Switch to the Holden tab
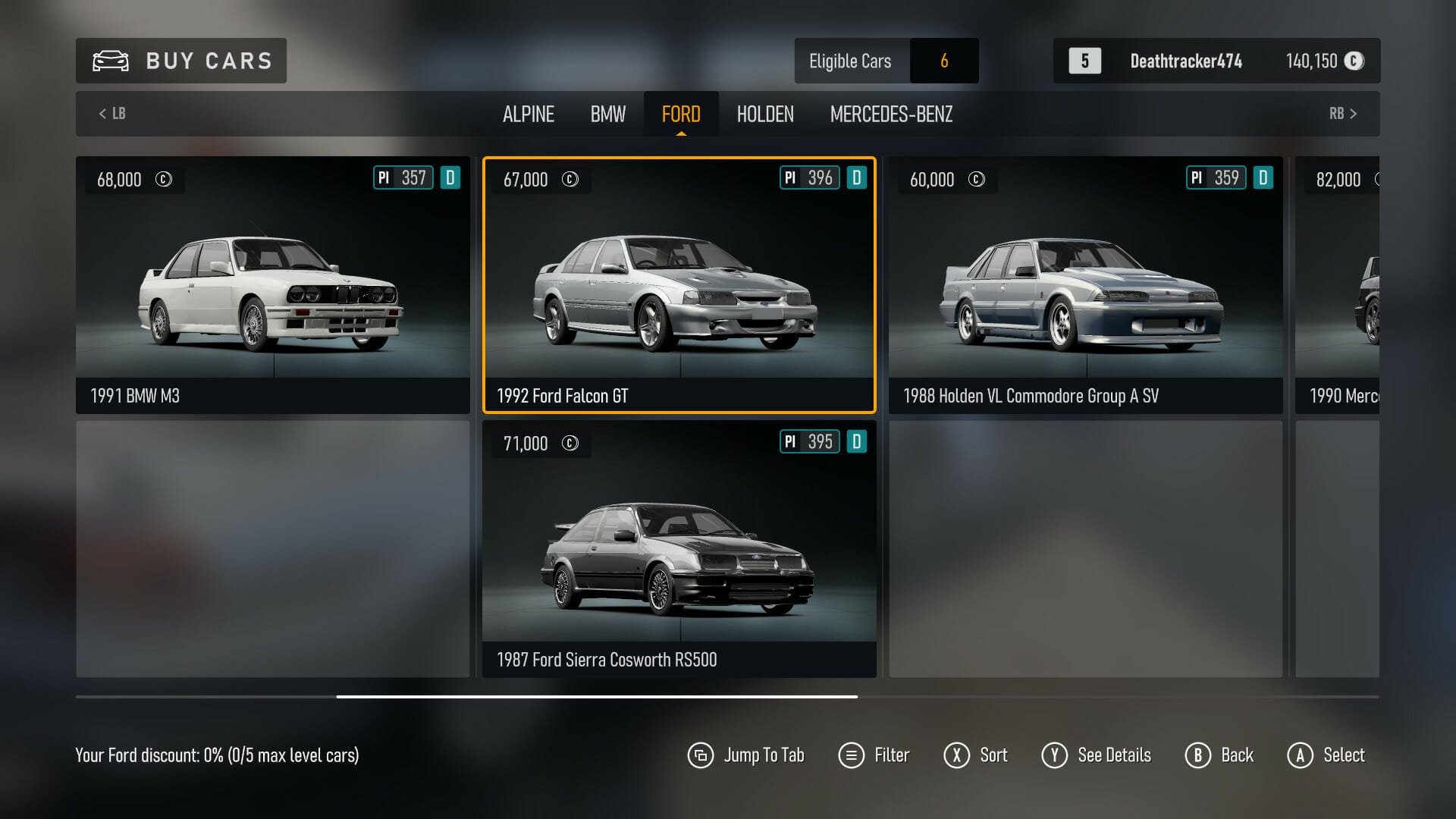This screenshot has width=1456, height=819. [x=764, y=114]
